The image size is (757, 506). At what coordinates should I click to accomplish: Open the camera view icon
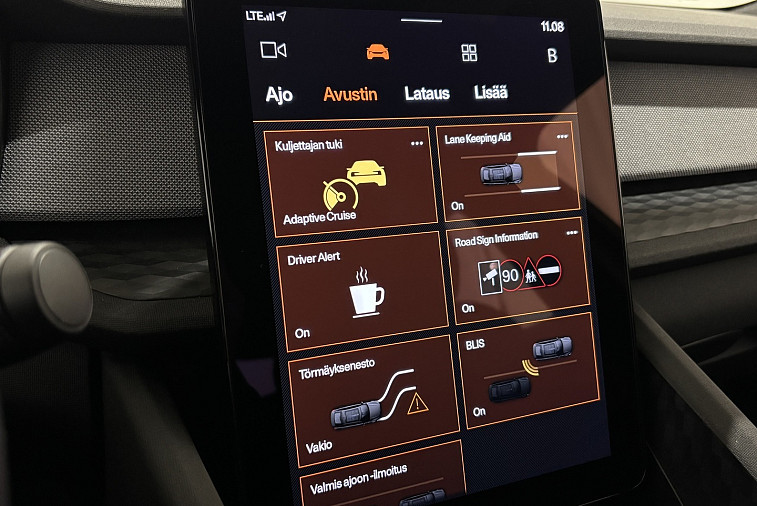272,49
